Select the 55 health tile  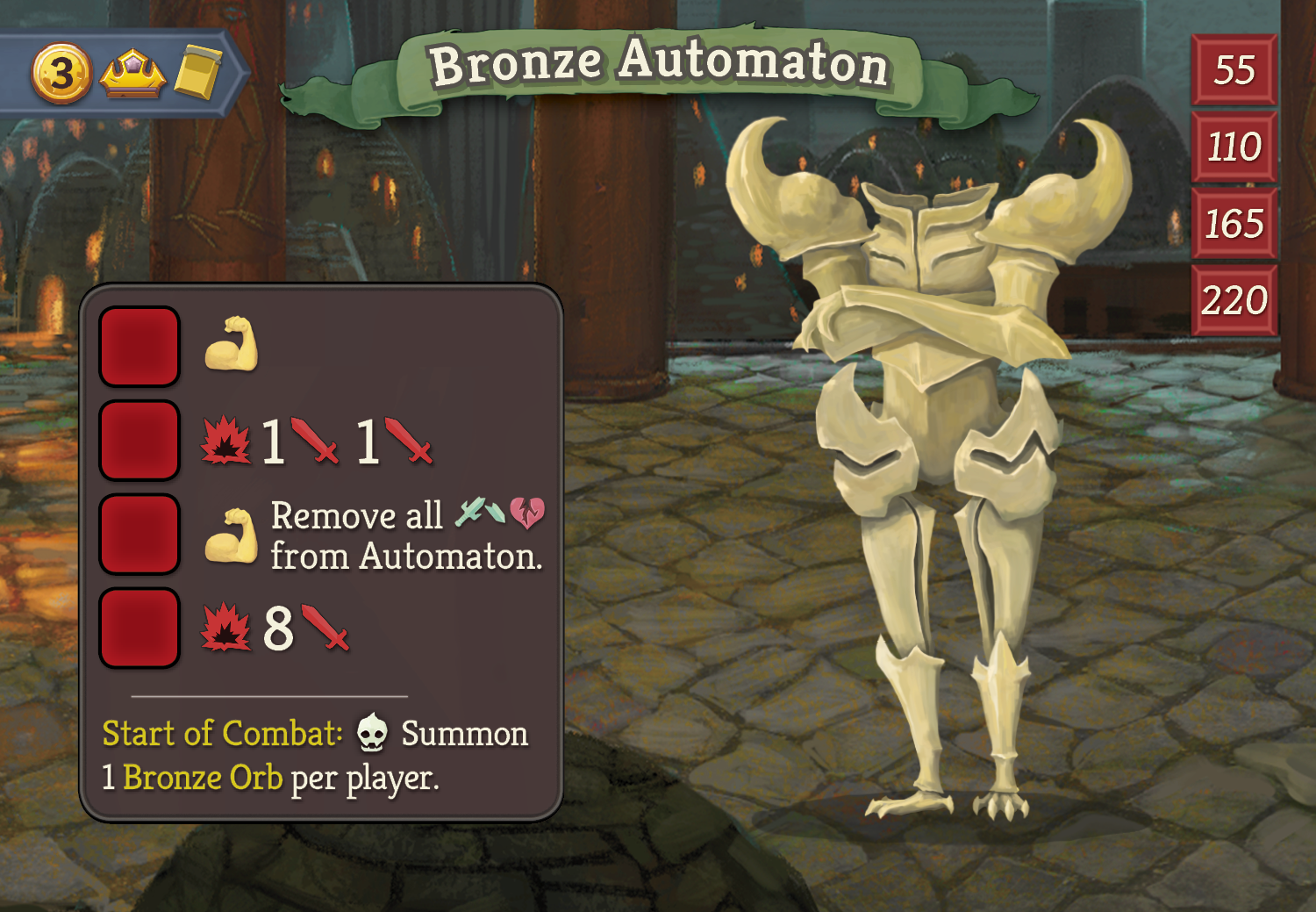[1234, 70]
